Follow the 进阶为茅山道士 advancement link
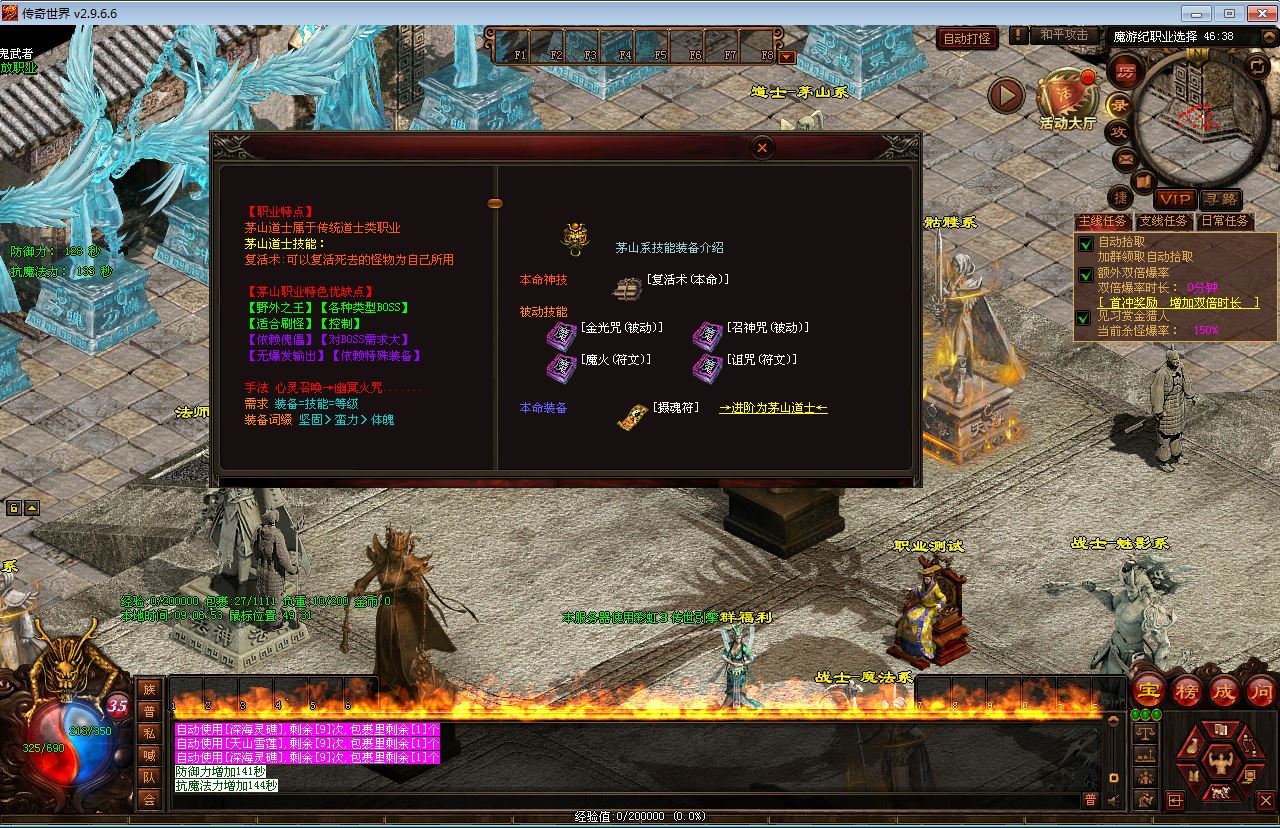1280x828 pixels. pyautogui.click(x=773, y=408)
